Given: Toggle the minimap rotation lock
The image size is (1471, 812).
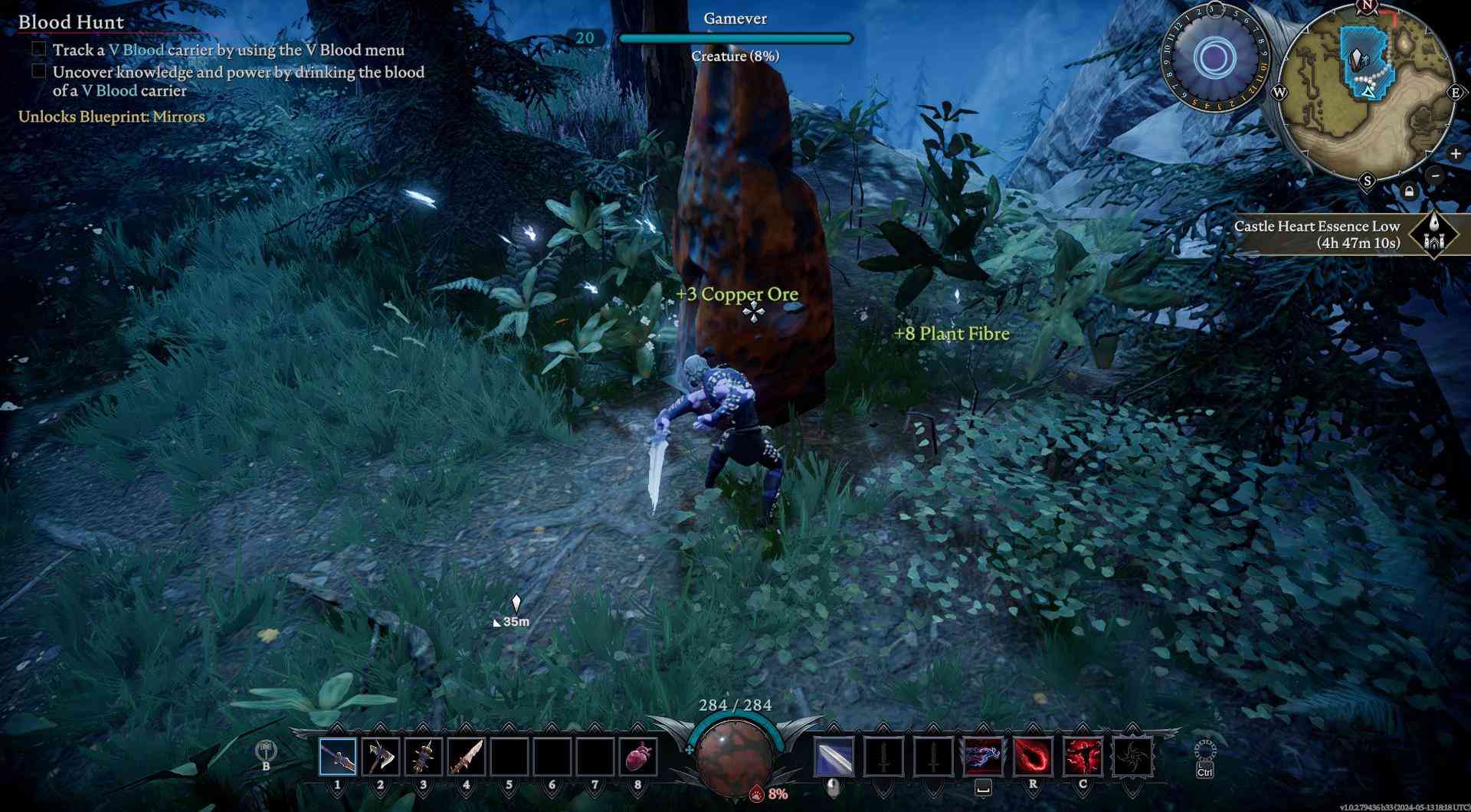Looking at the screenshot, I should pyautogui.click(x=1409, y=192).
